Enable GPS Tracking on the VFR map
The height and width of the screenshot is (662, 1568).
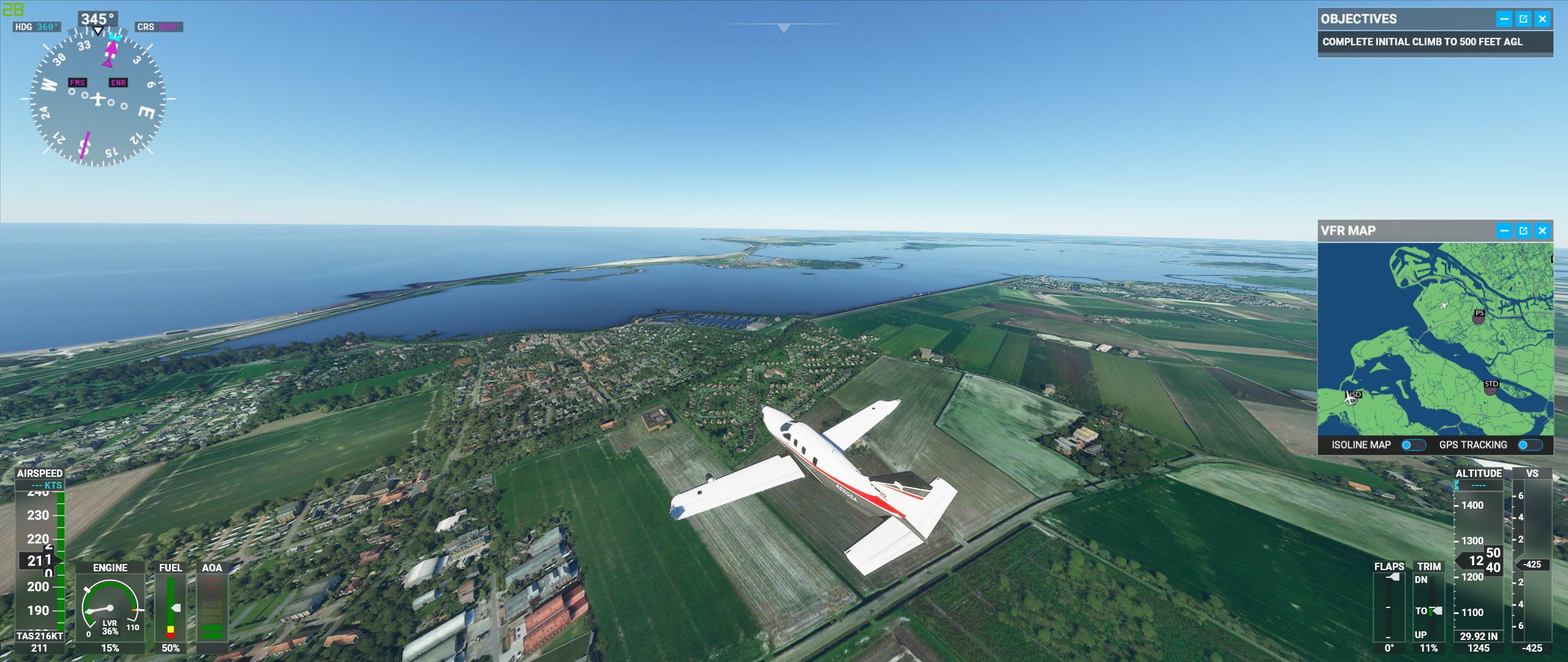pos(1529,445)
